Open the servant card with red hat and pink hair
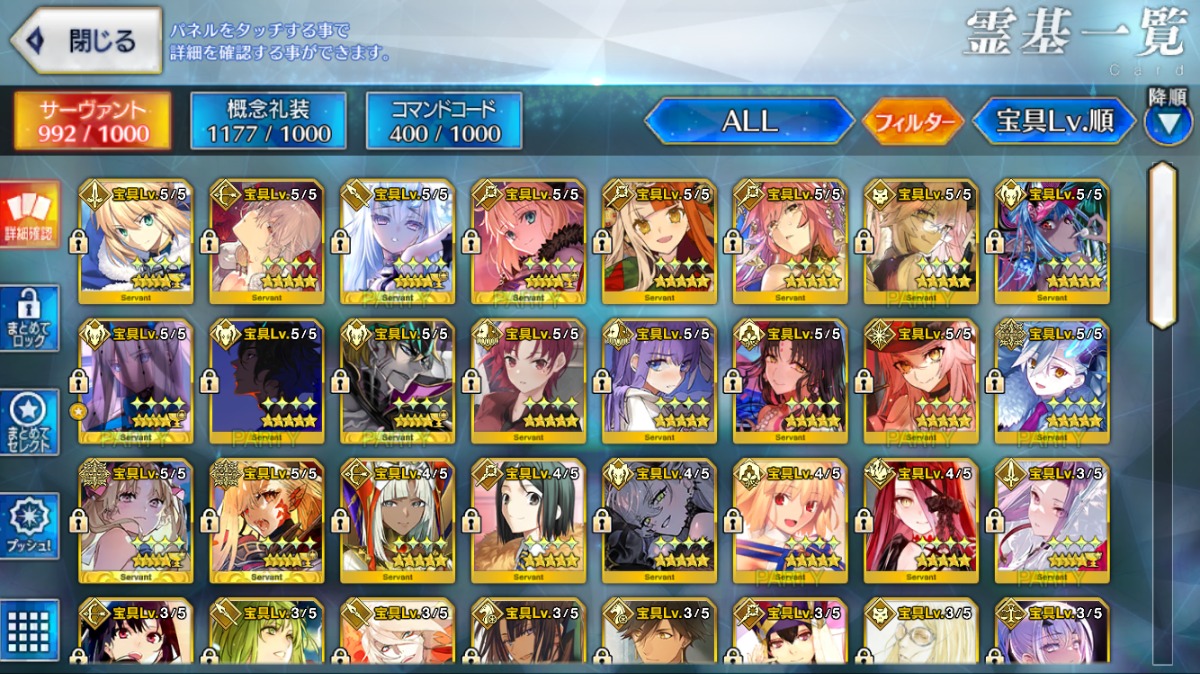Image resolution: width=1200 pixels, height=674 pixels. 921,381
